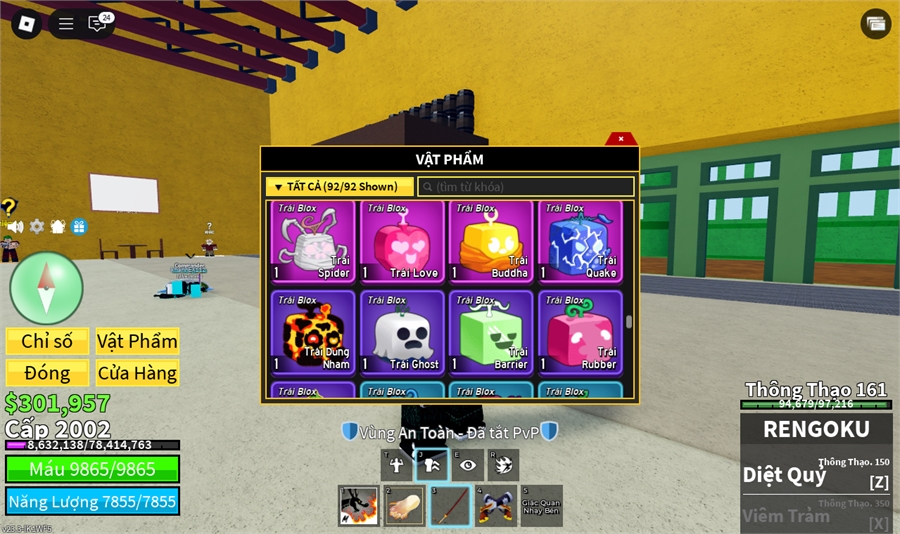Pick the Trái Rubber fruit
Screen dimensions: 900x534
point(580,333)
